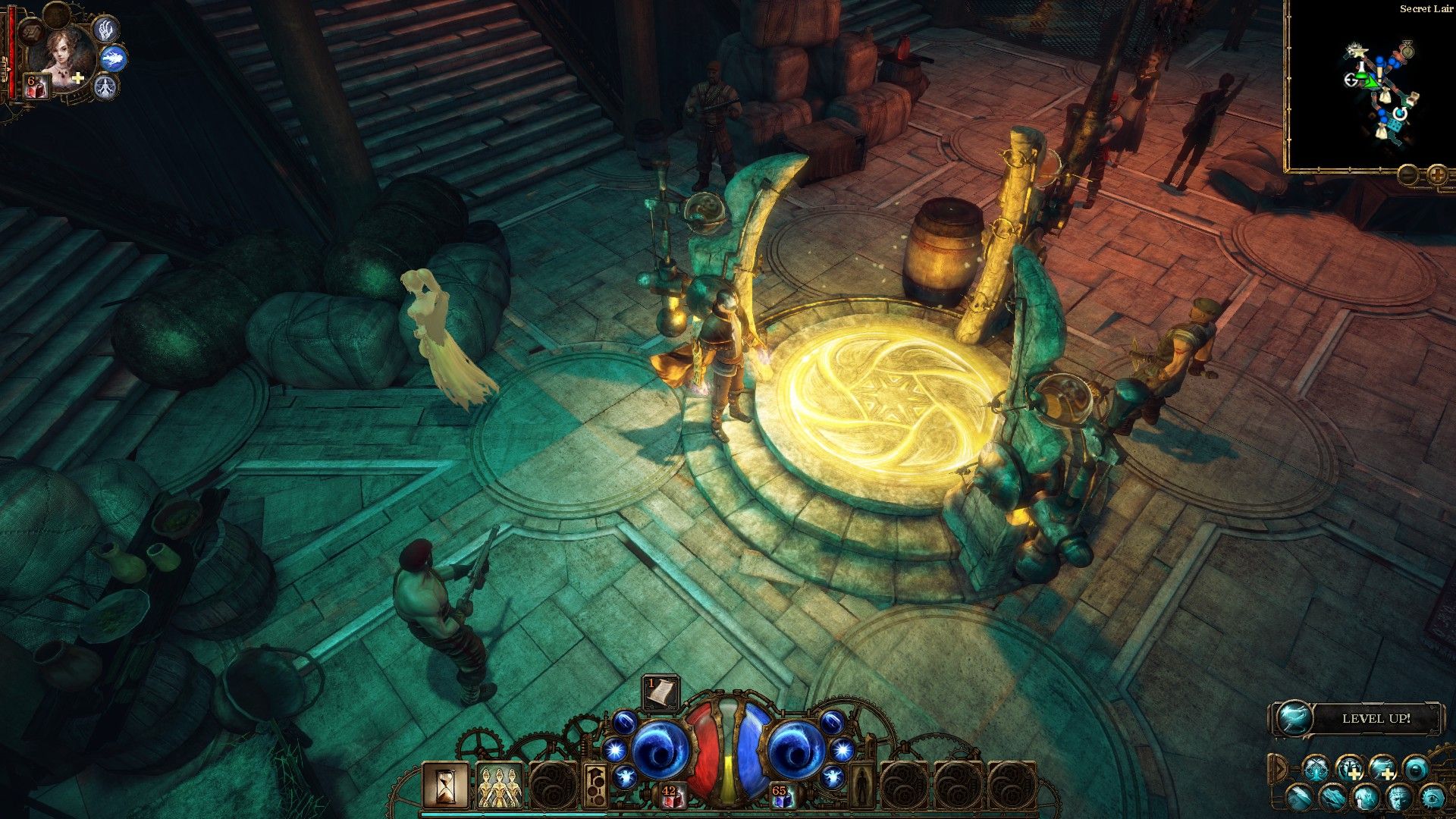Open the skills menu icon with plus

[1351, 769]
